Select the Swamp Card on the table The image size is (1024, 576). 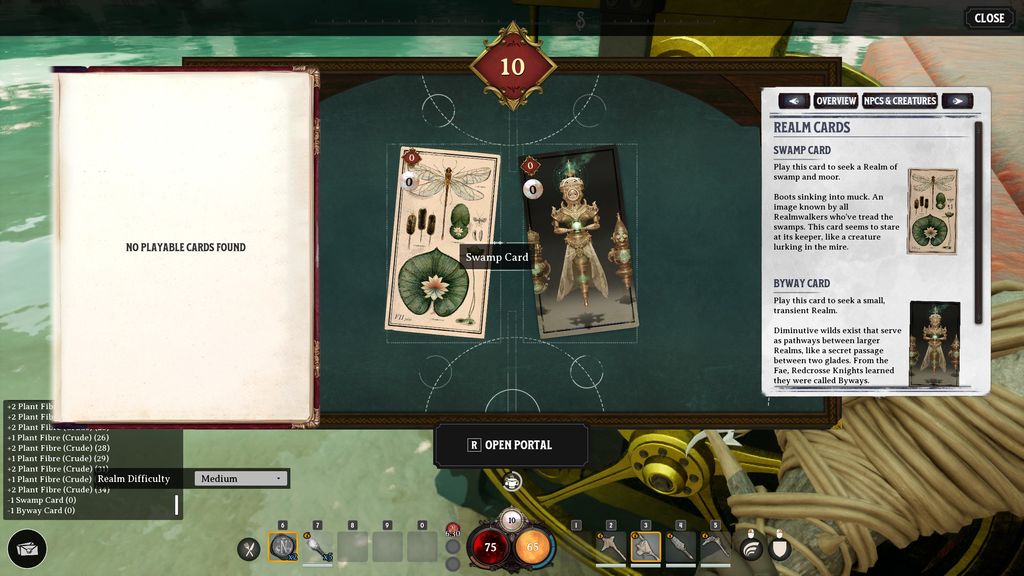442,243
